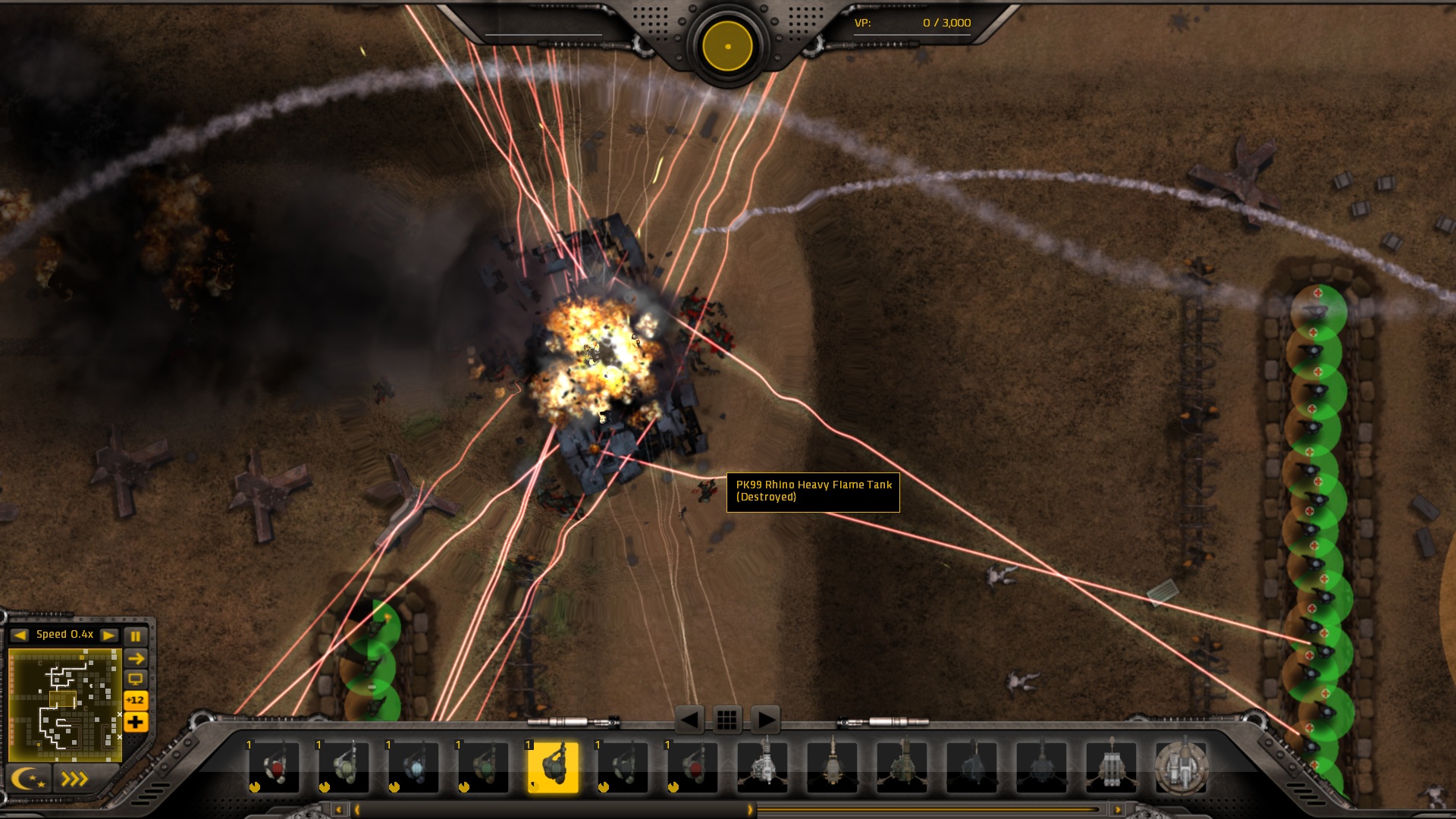The height and width of the screenshot is (819, 1456).
Task: Select the highlighted yellow trooper slot
Action: point(553,767)
